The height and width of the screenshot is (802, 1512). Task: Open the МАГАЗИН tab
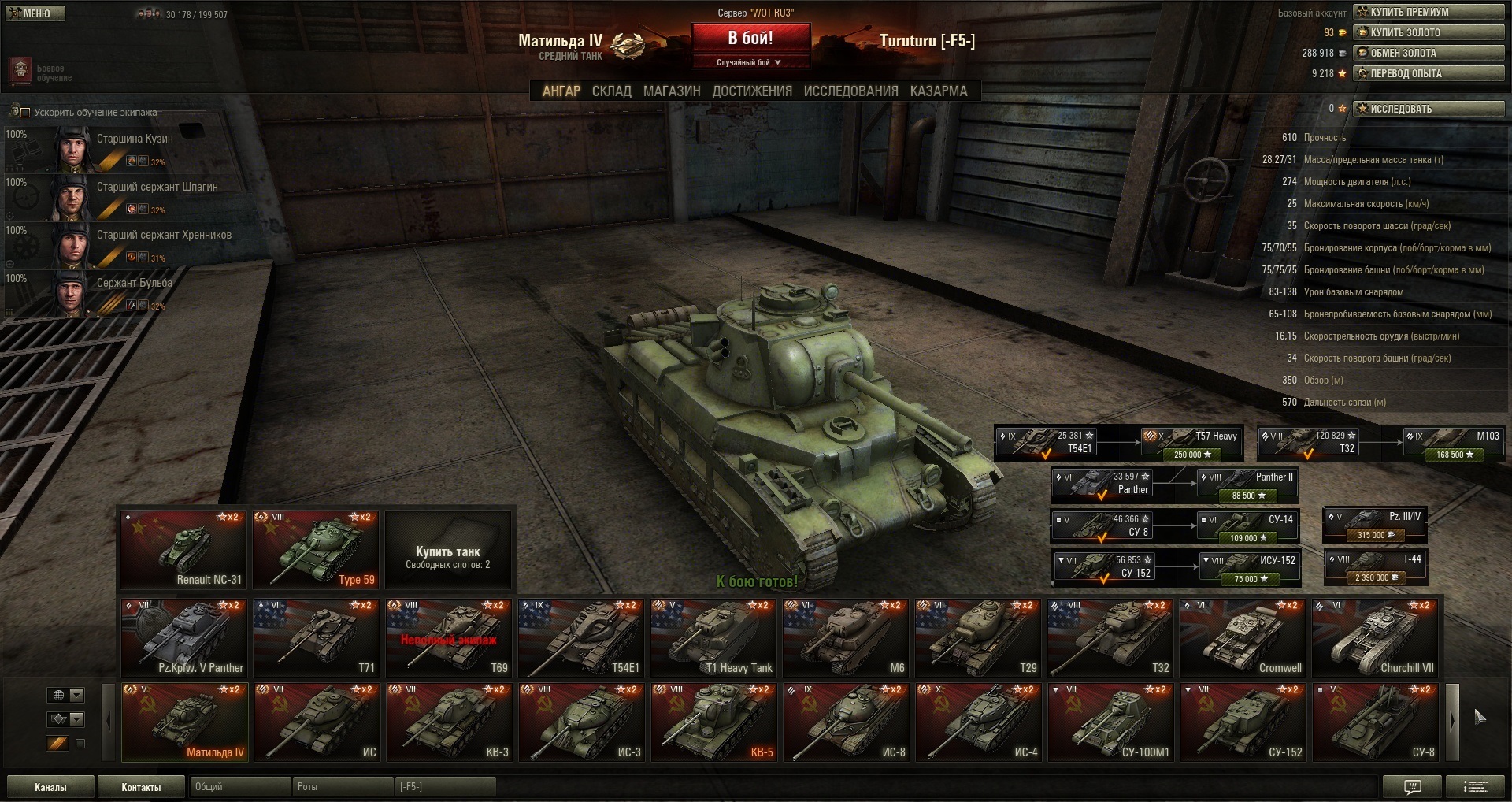tap(671, 91)
